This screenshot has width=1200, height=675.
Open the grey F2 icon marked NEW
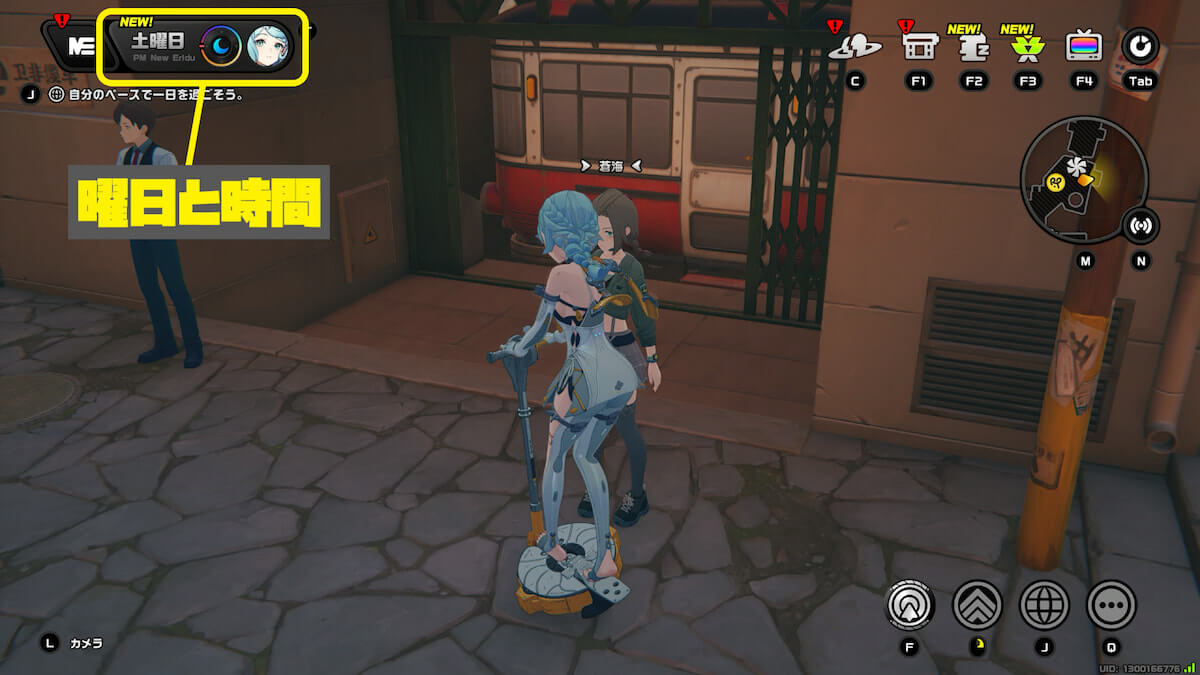tap(973, 46)
